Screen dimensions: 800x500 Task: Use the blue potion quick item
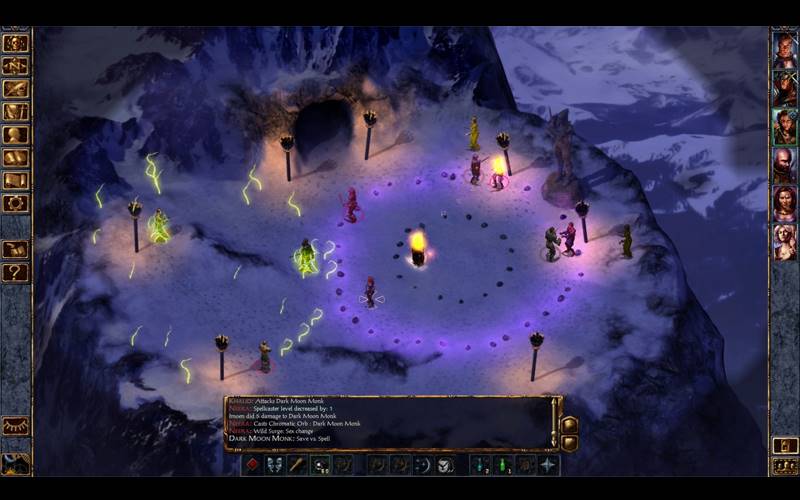click(x=480, y=465)
